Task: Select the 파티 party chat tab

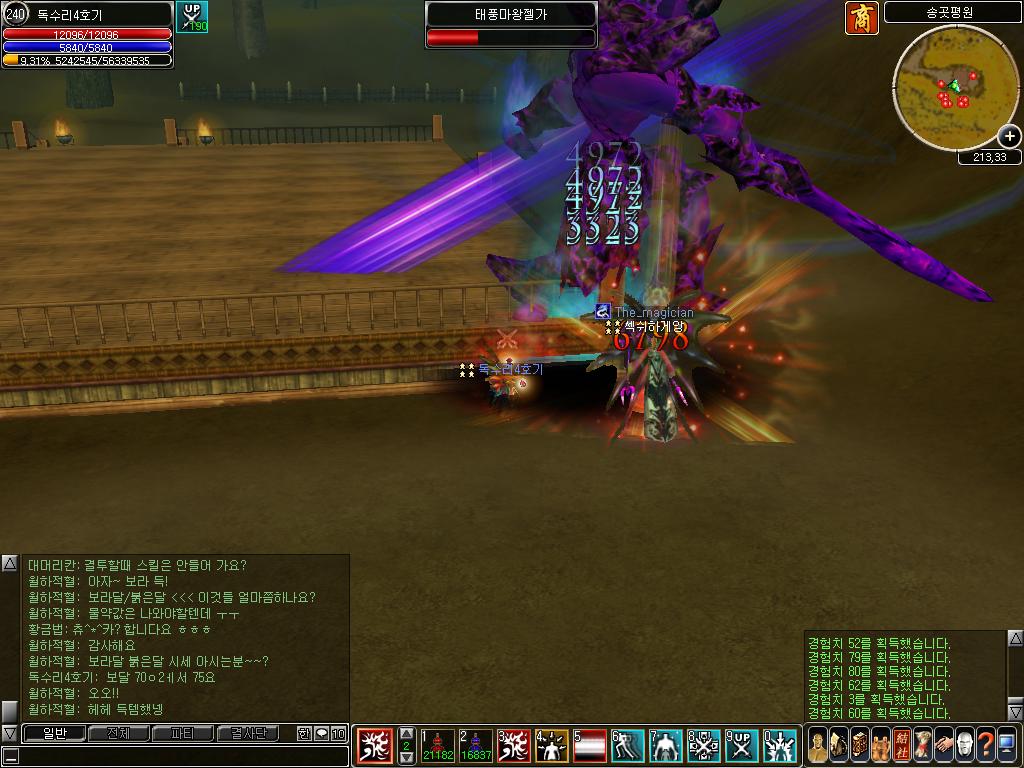Action: (x=183, y=733)
